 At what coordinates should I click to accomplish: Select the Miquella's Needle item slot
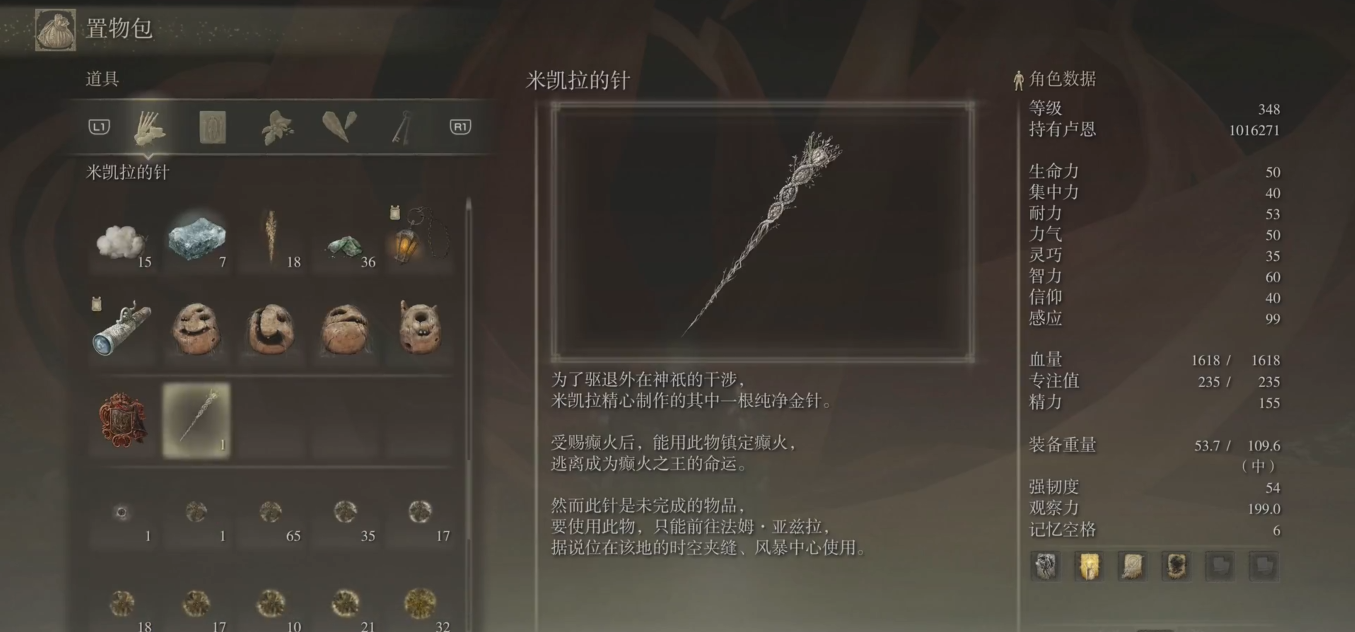tap(196, 420)
